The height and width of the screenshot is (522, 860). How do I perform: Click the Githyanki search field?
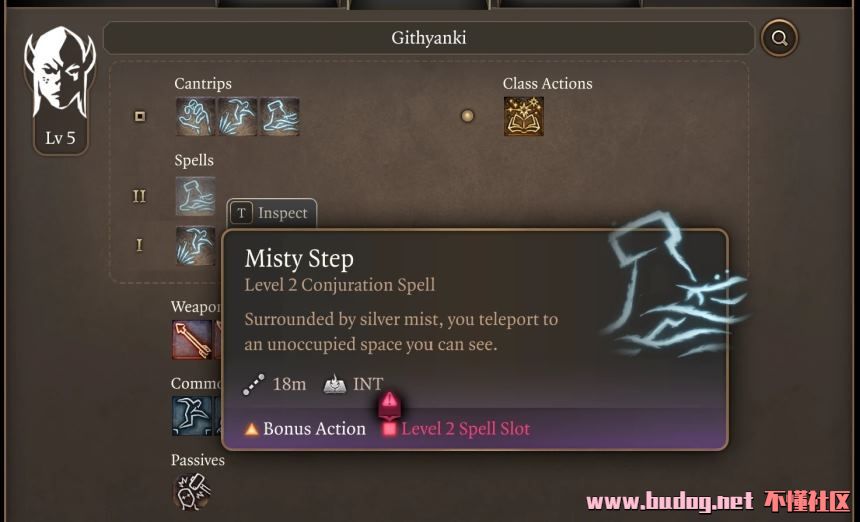pyautogui.click(x=428, y=39)
